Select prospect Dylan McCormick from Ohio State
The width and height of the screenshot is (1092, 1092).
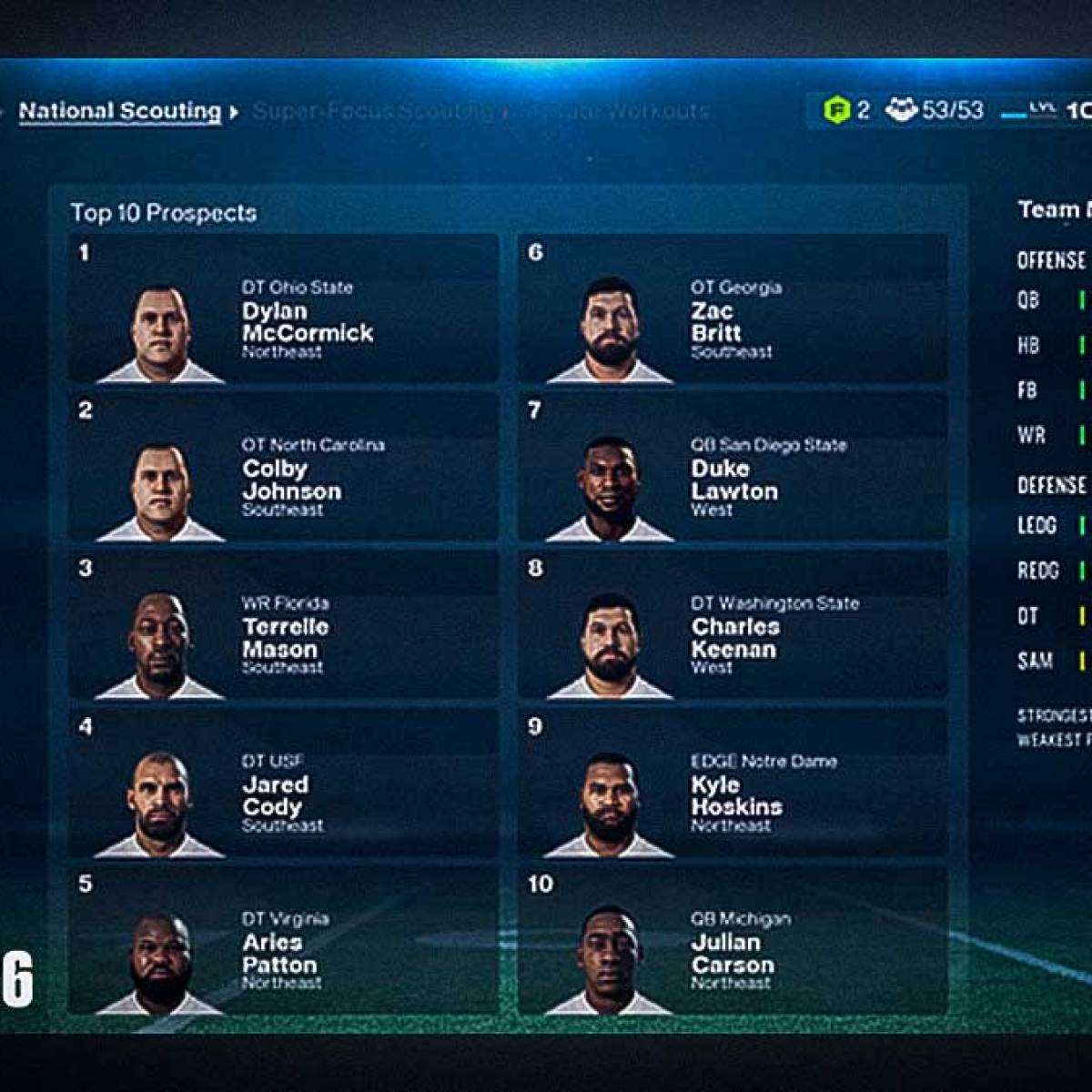[x=284, y=309]
